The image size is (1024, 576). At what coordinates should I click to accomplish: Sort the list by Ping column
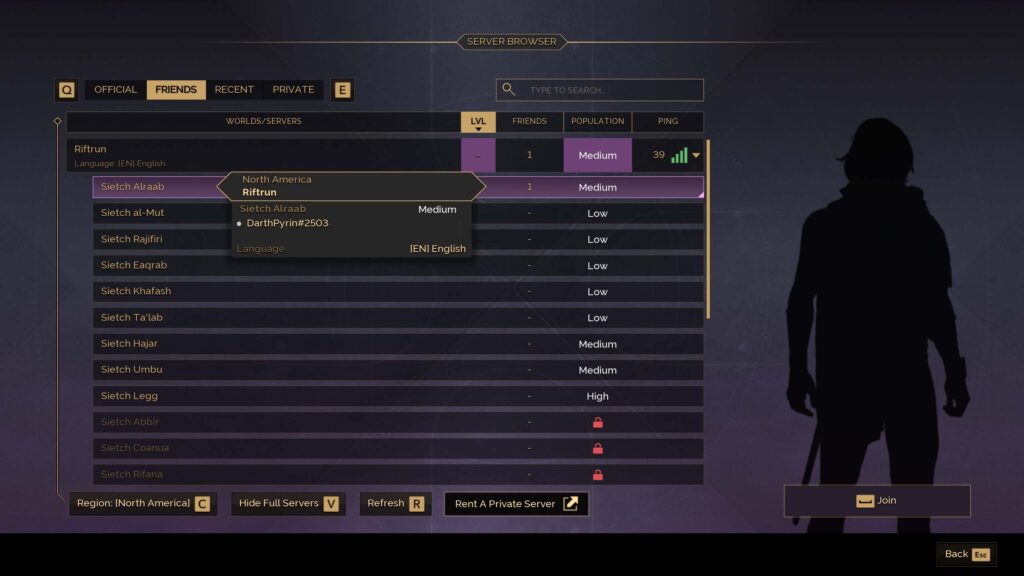click(667, 122)
